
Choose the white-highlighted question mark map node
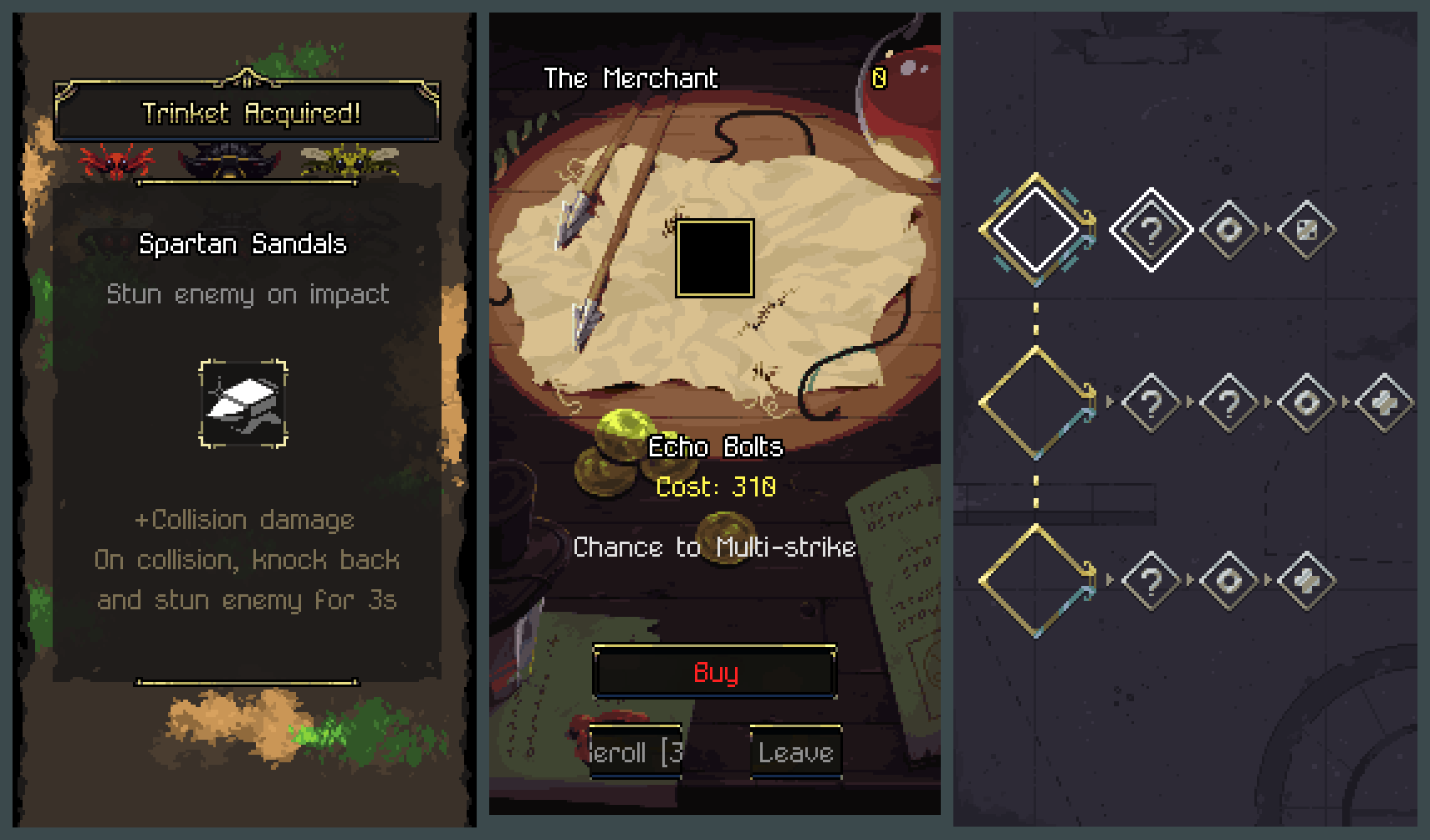1151,229
